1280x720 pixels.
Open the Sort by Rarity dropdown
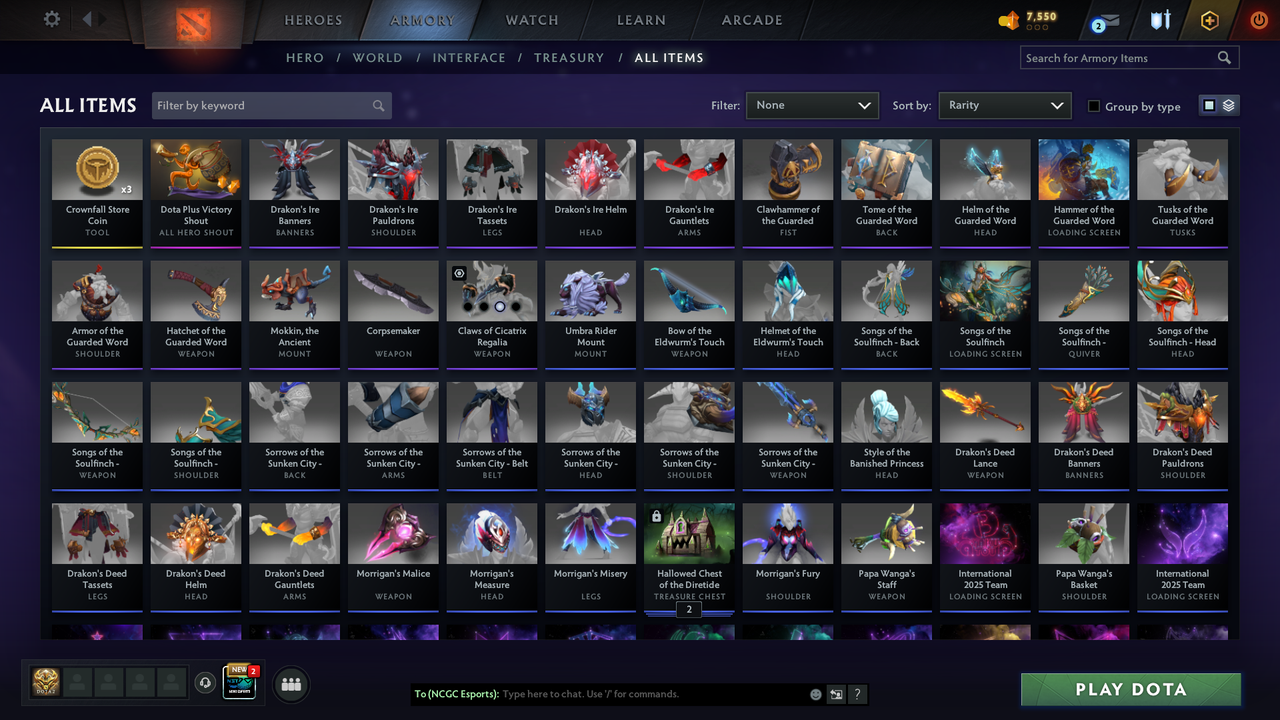[1004, 105]
